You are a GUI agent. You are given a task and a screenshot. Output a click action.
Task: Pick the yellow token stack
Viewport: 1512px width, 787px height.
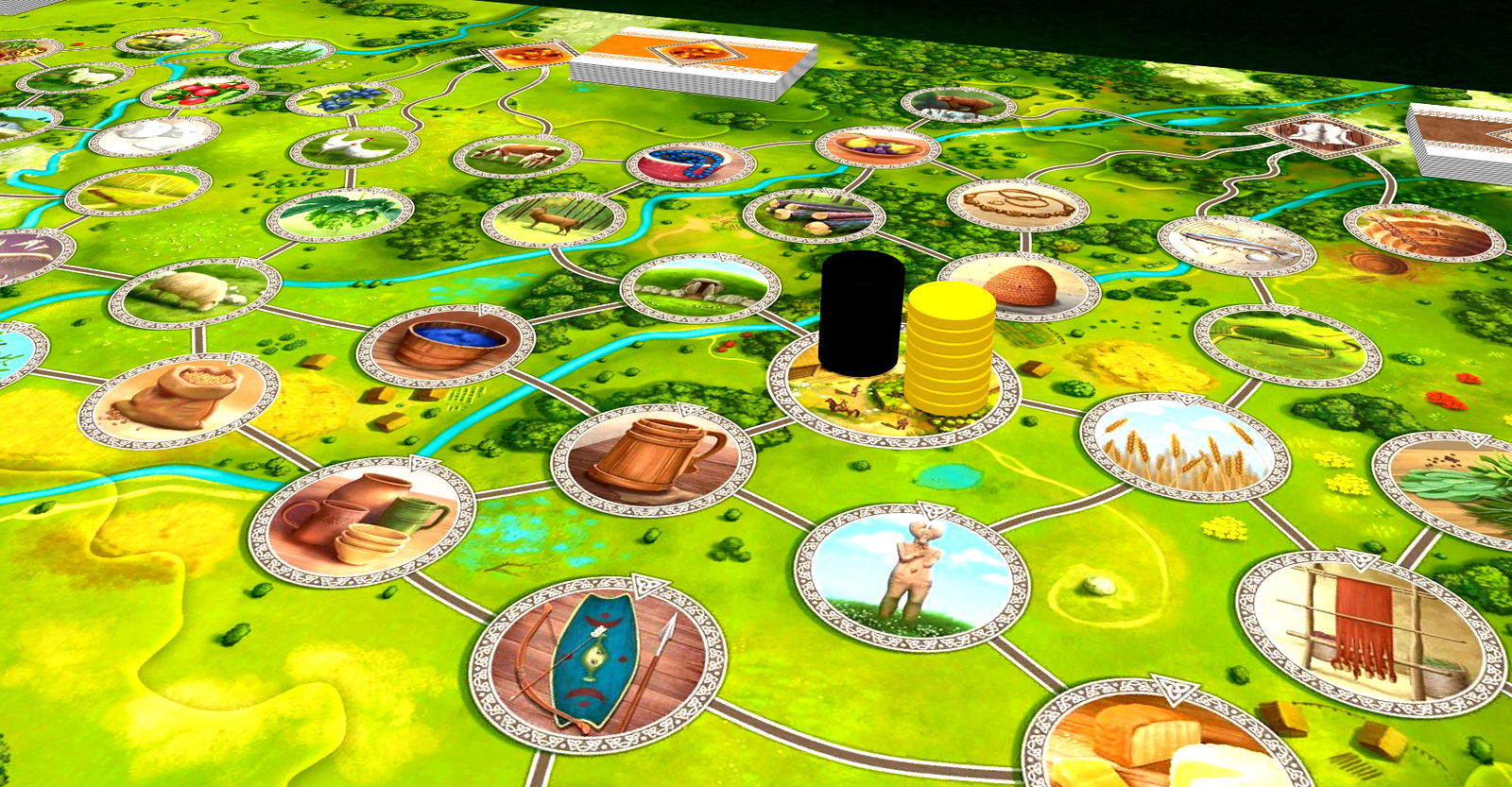click(950, 348)
